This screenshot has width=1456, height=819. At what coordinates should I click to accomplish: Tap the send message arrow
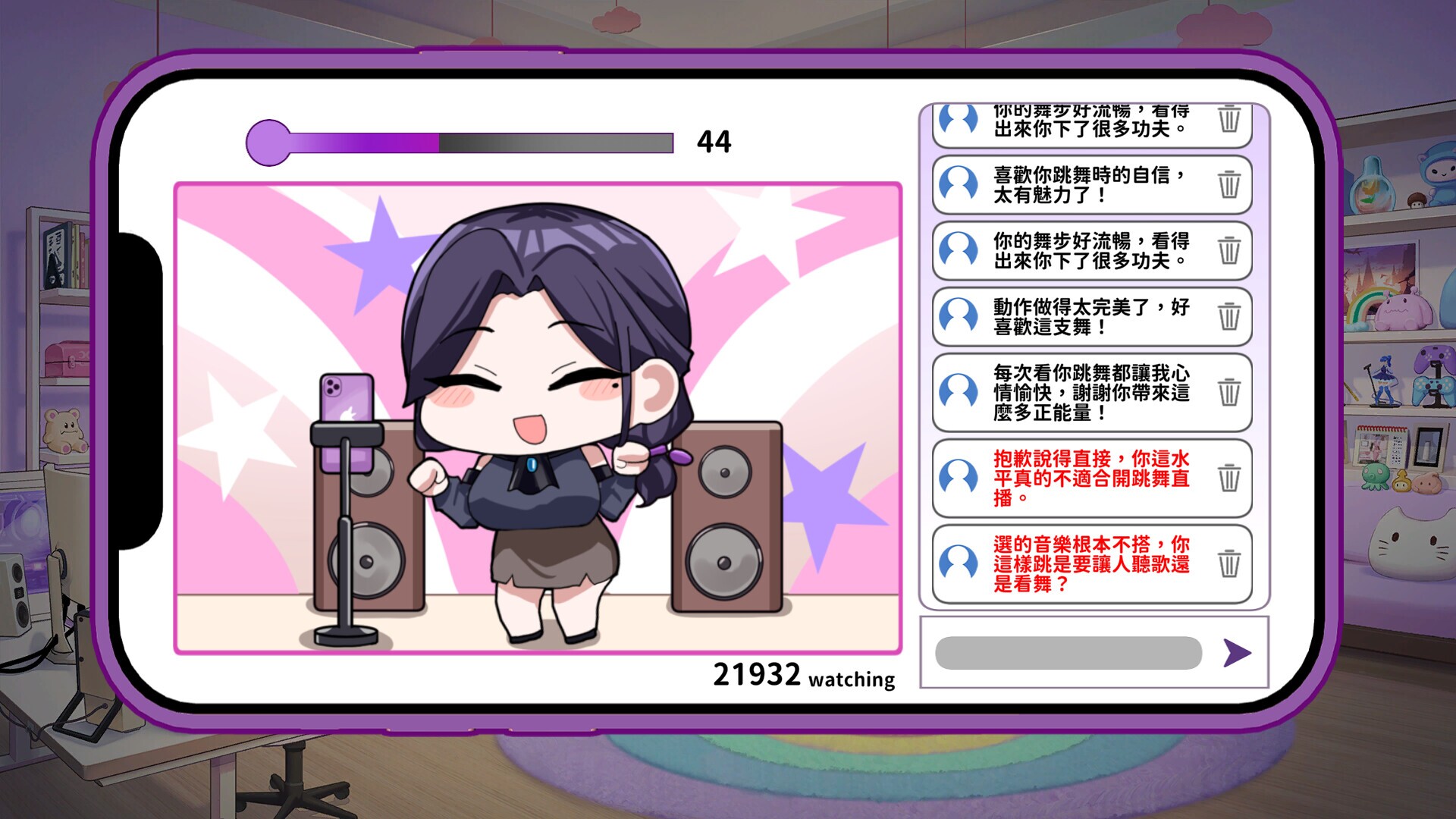tap(1235, 652)
